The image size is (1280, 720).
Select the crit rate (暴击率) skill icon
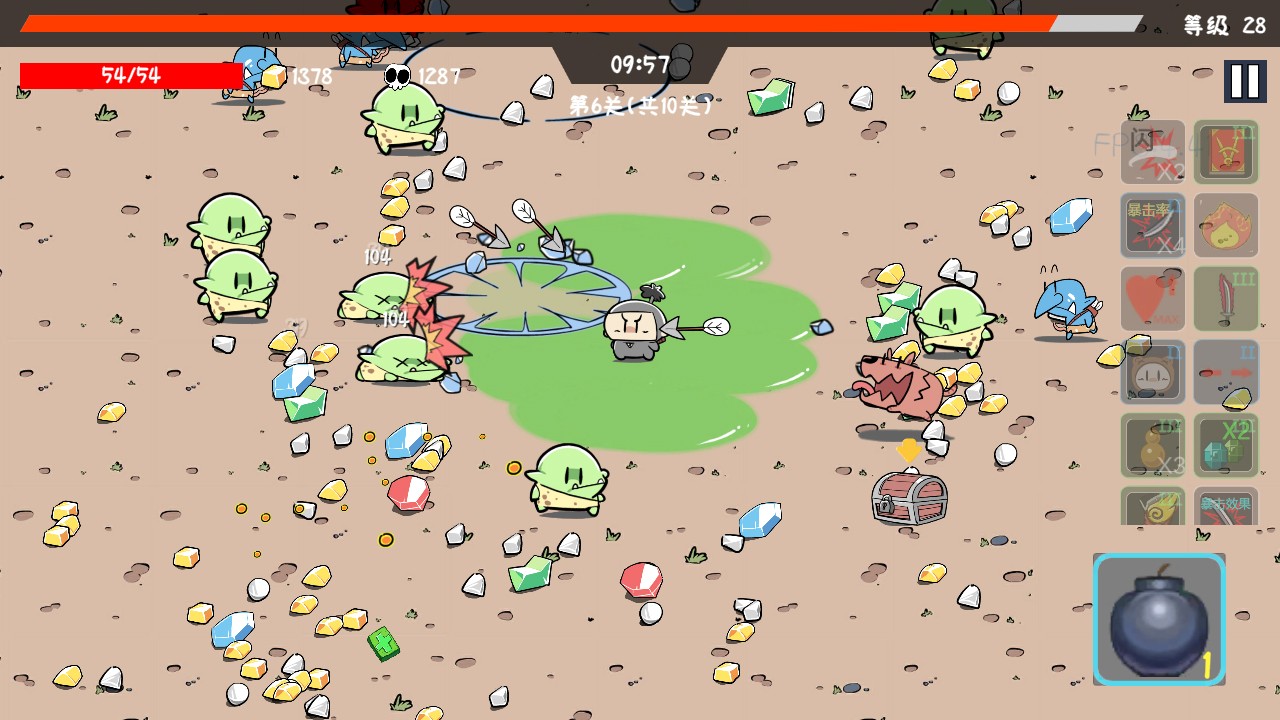point(1153,225)
